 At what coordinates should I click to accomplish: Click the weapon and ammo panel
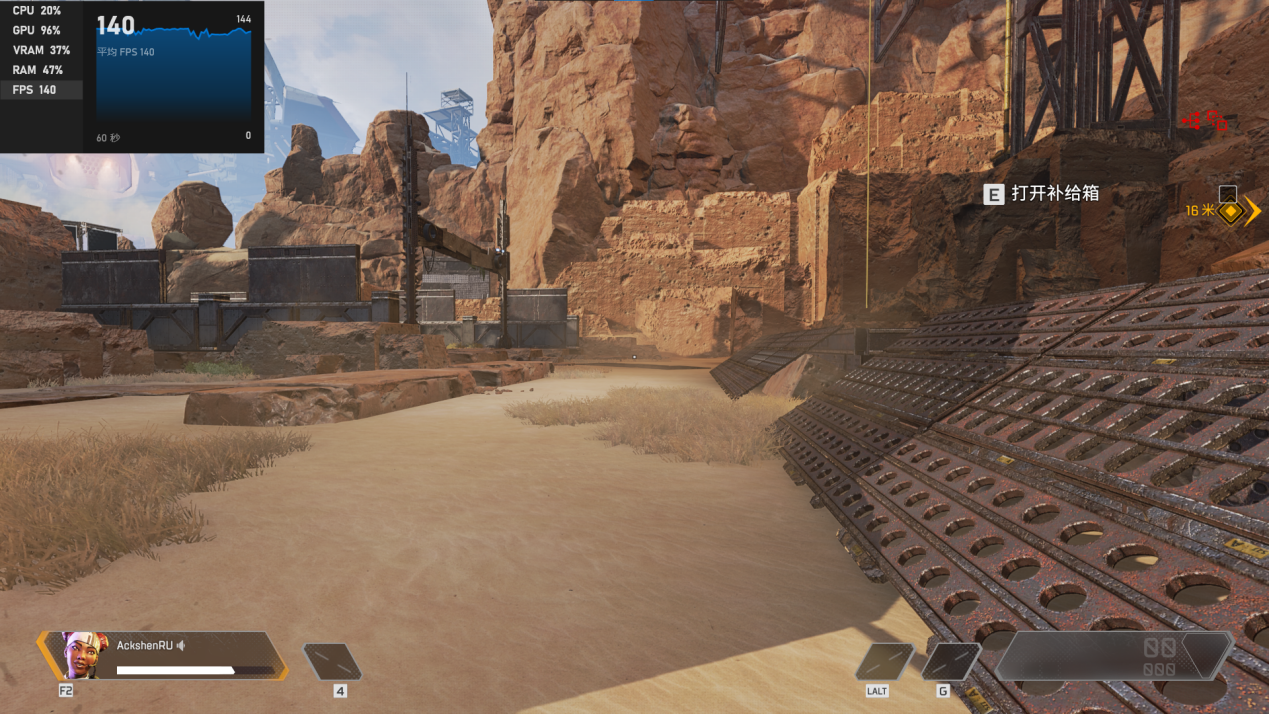point(1113,657)
